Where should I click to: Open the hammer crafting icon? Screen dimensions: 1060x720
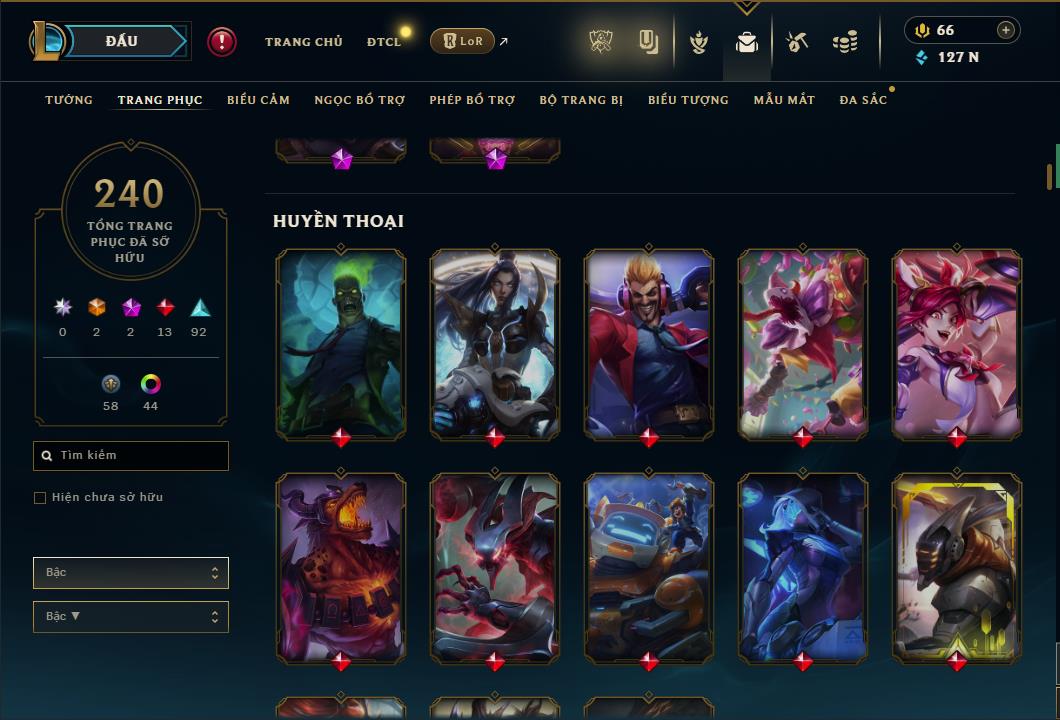(x=796, y=42)
